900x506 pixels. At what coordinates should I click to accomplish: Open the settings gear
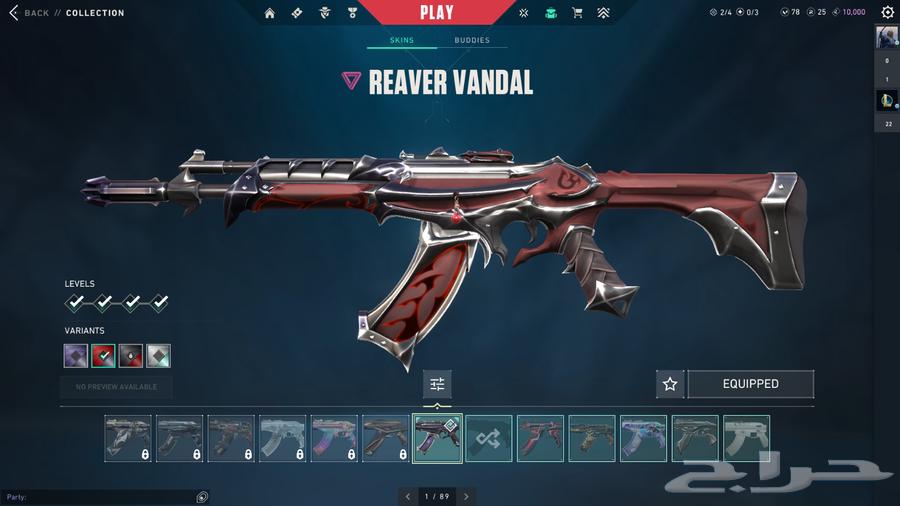coord(887,13)
